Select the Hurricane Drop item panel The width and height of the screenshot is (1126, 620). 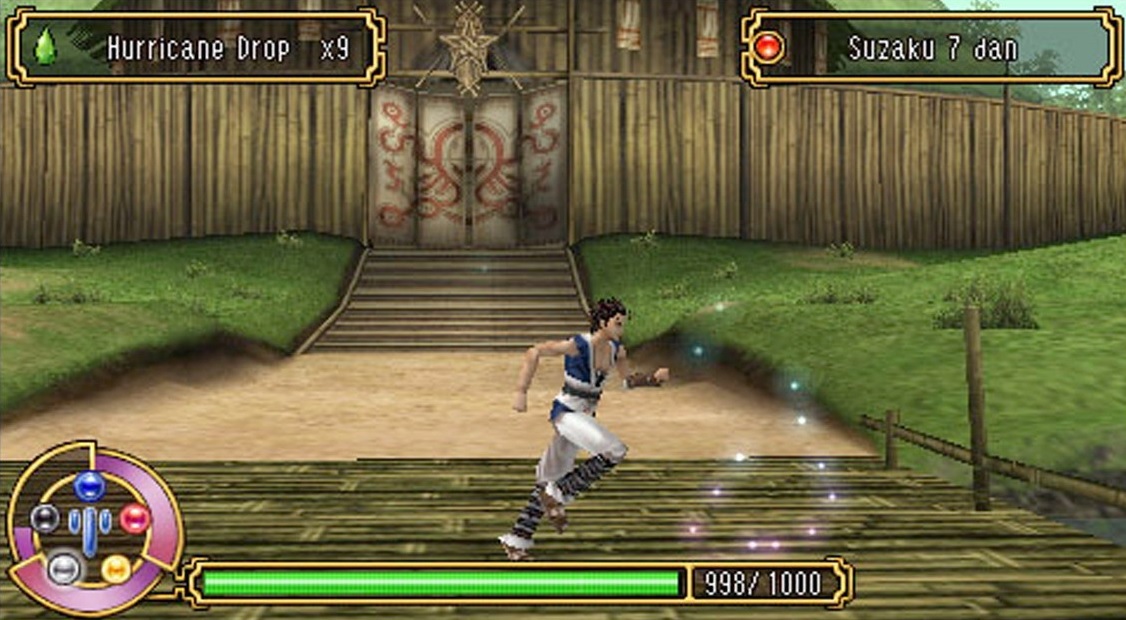[x=197, y=47]
